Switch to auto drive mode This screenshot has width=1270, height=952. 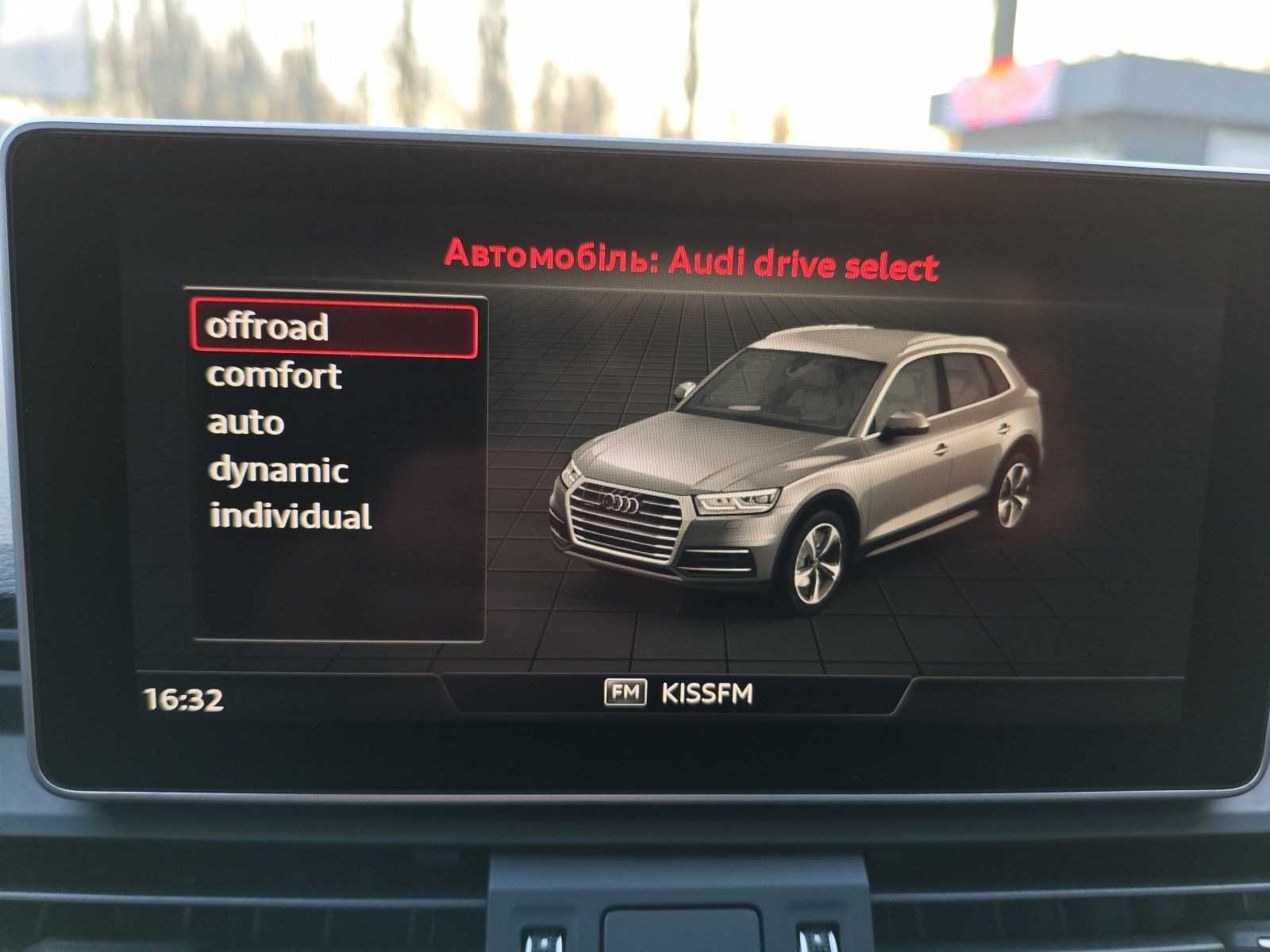[246, 423]
